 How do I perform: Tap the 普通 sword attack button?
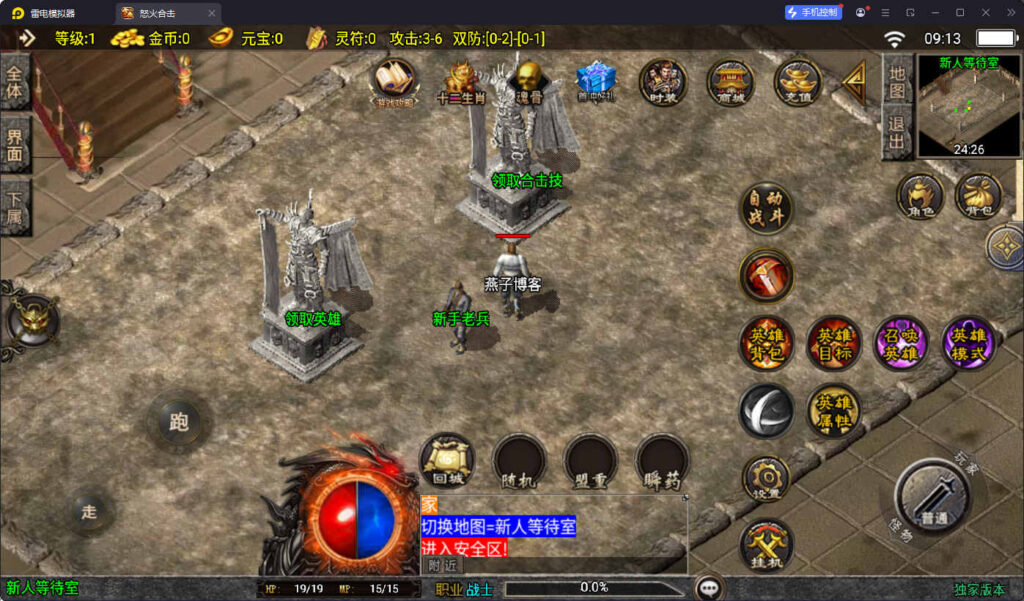click(933, 498)
